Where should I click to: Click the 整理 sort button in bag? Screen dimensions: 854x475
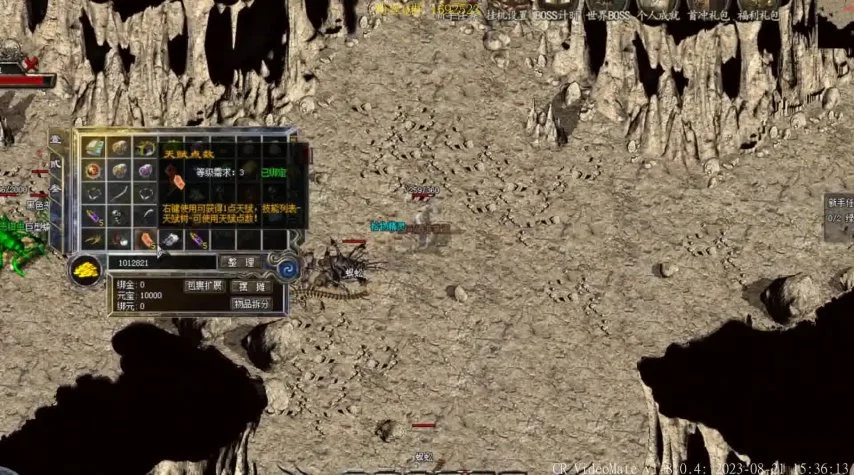[240, 262]
